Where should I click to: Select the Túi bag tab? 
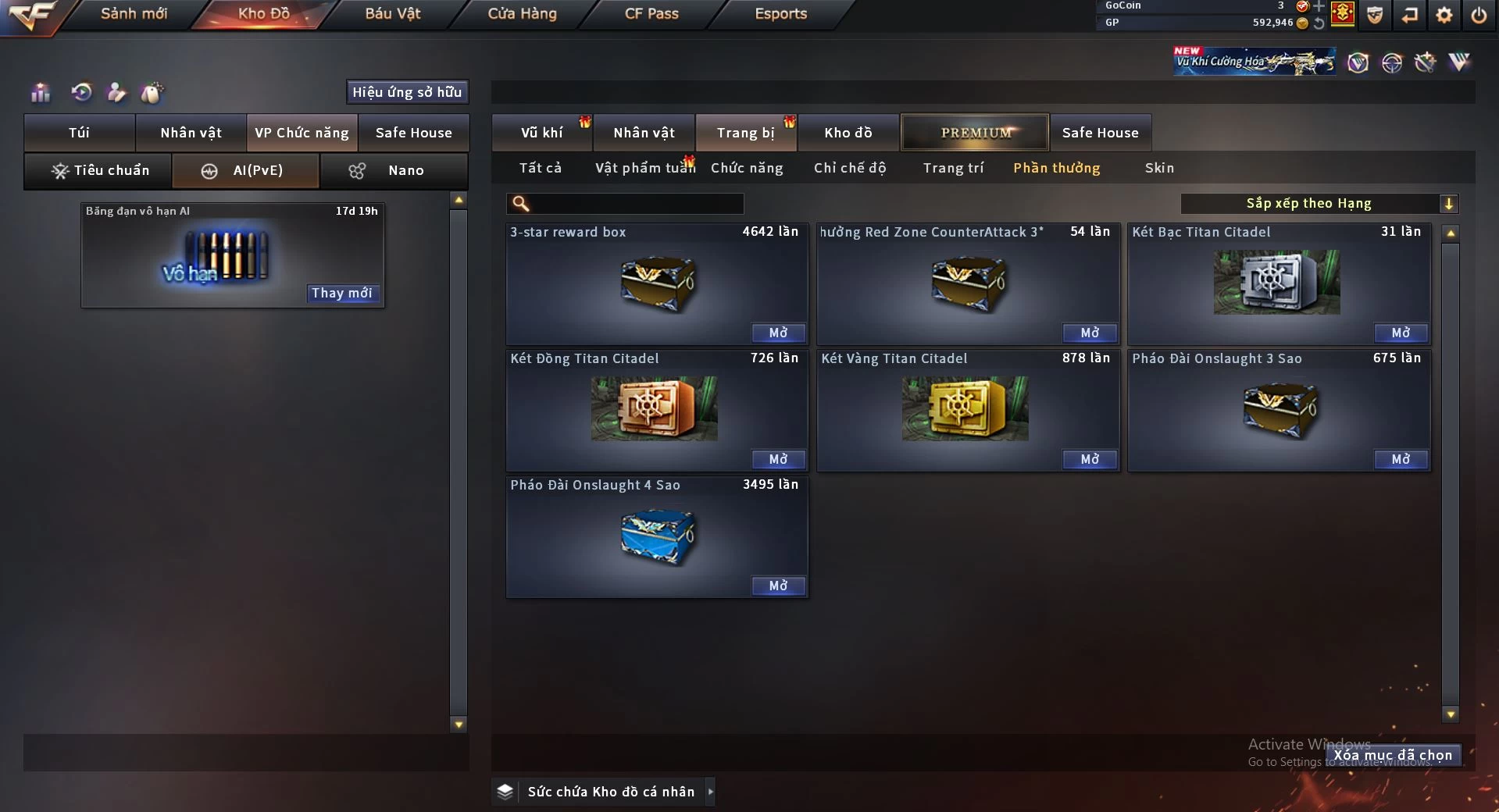(x=79, y=133)
